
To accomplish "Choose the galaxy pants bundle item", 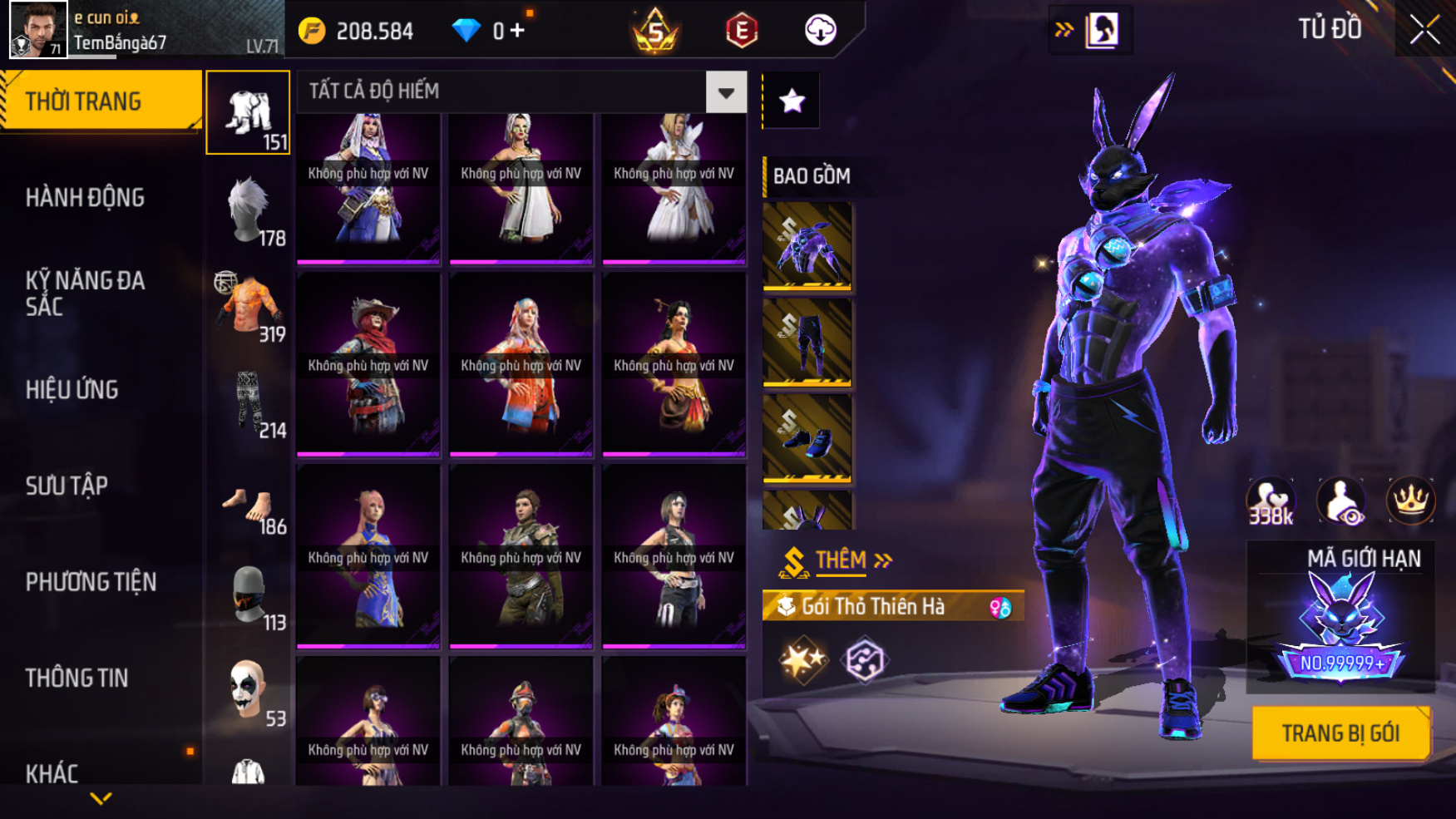I will tap(807, 343).
